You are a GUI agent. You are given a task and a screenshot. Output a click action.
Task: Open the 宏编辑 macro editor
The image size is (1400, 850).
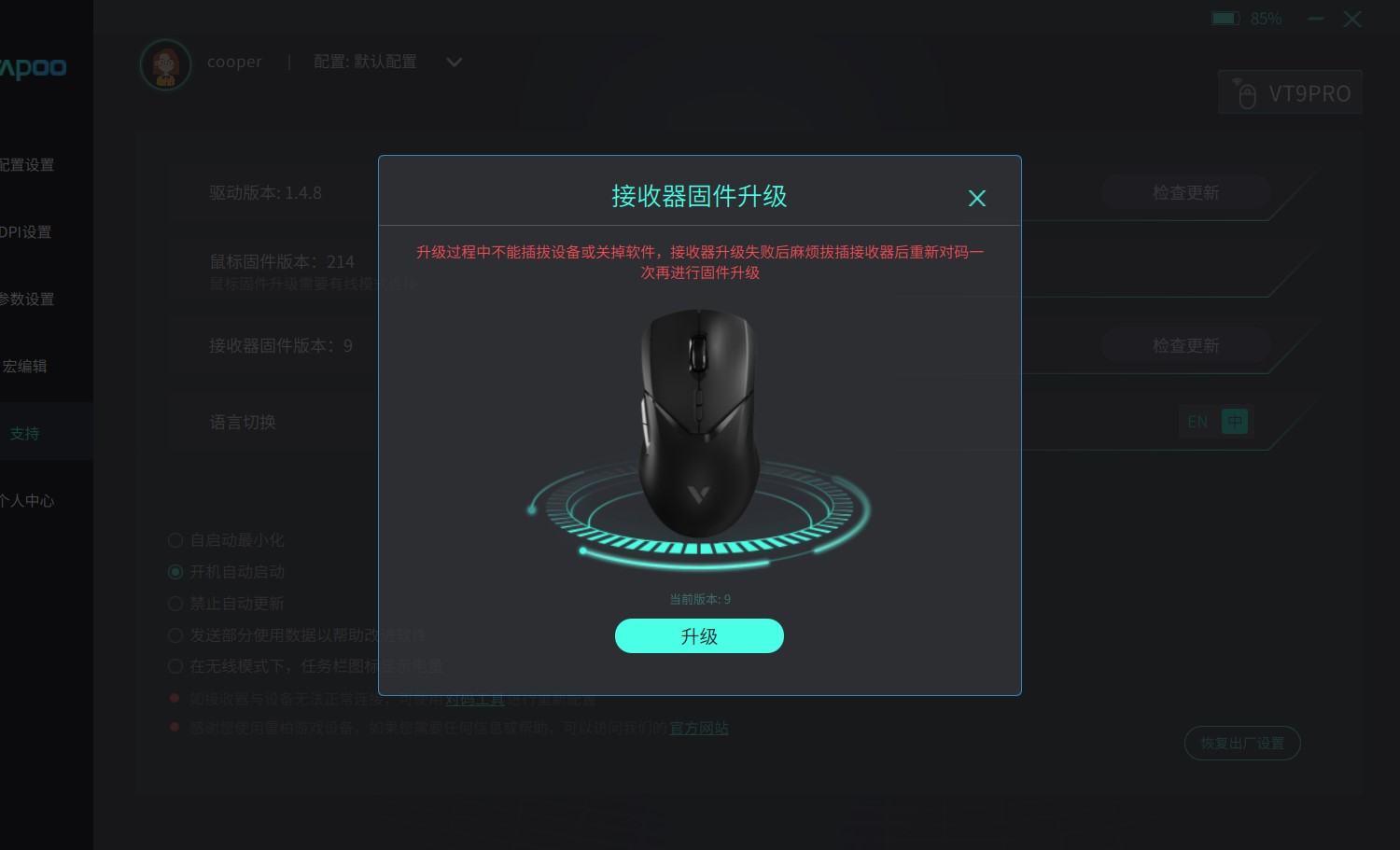[x=26, y=366]
